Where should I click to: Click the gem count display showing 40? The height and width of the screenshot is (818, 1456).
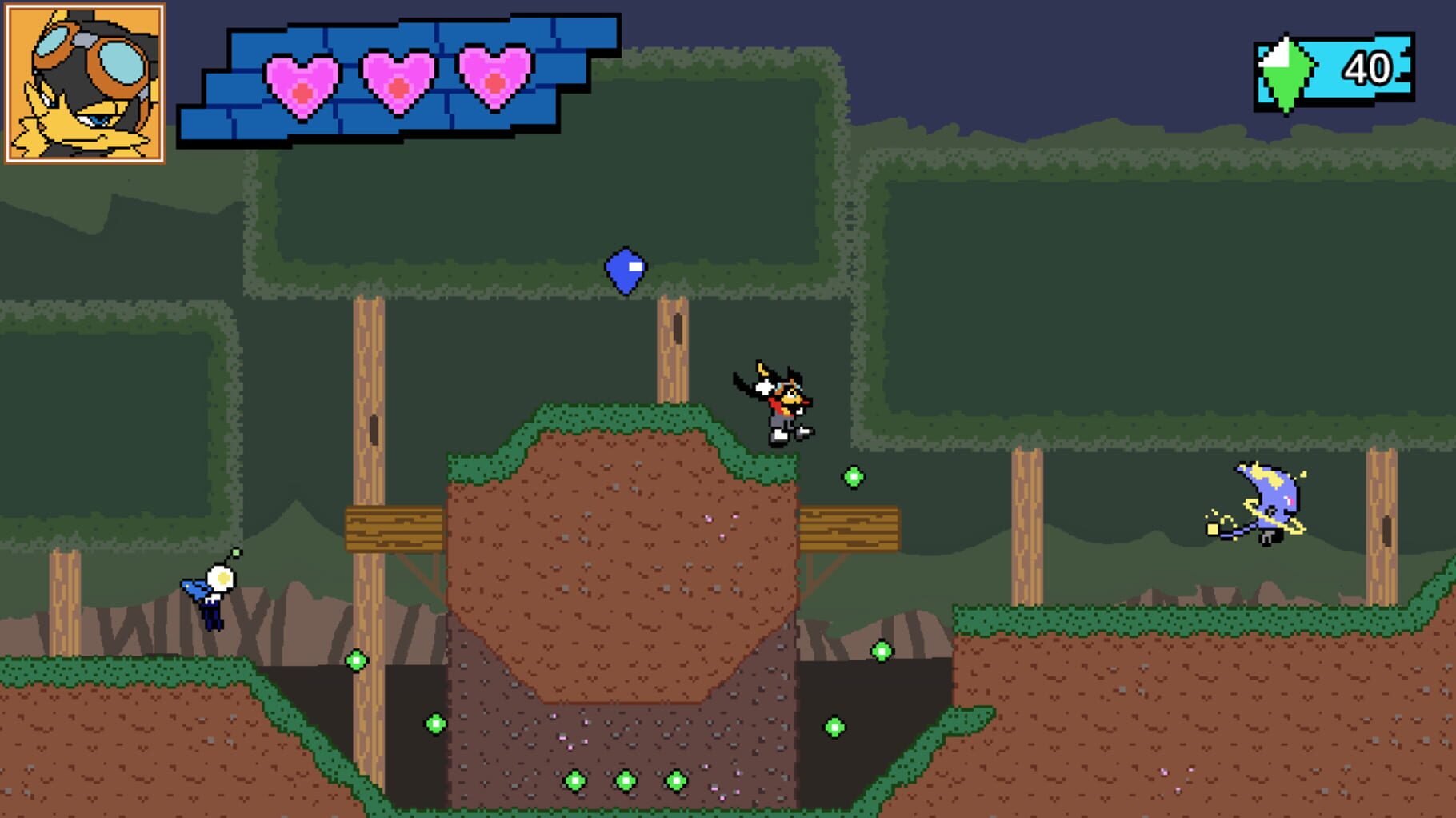pyautogui.click(x=1370, y=70)
